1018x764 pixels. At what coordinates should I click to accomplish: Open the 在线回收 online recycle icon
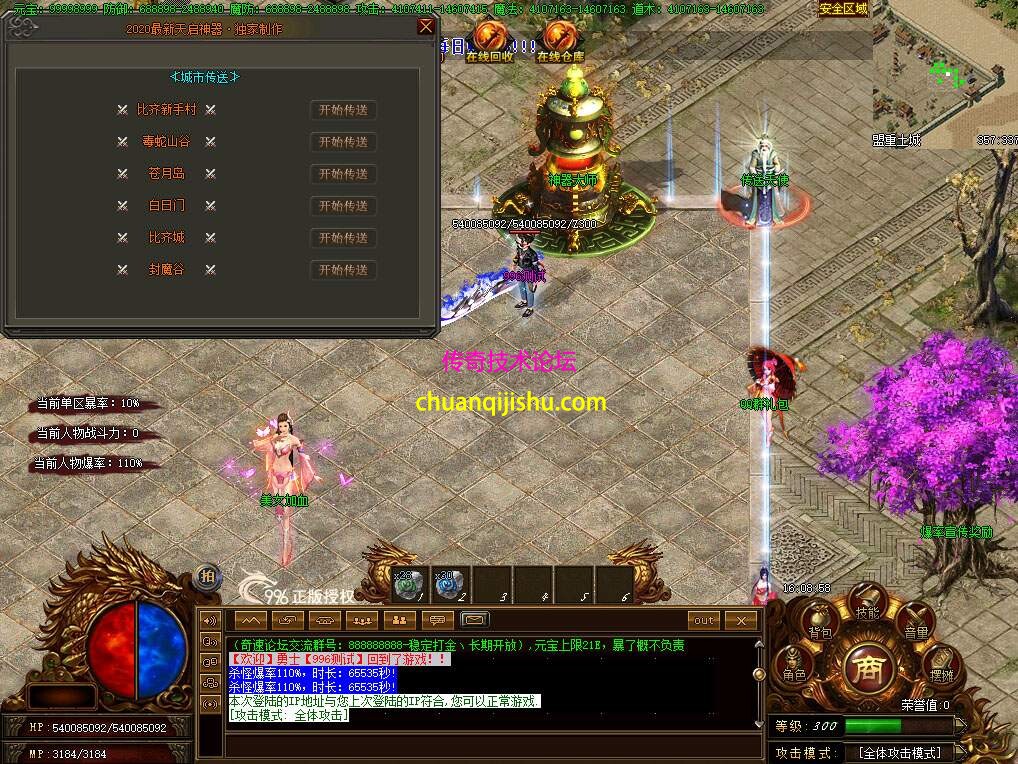[489, 38]
